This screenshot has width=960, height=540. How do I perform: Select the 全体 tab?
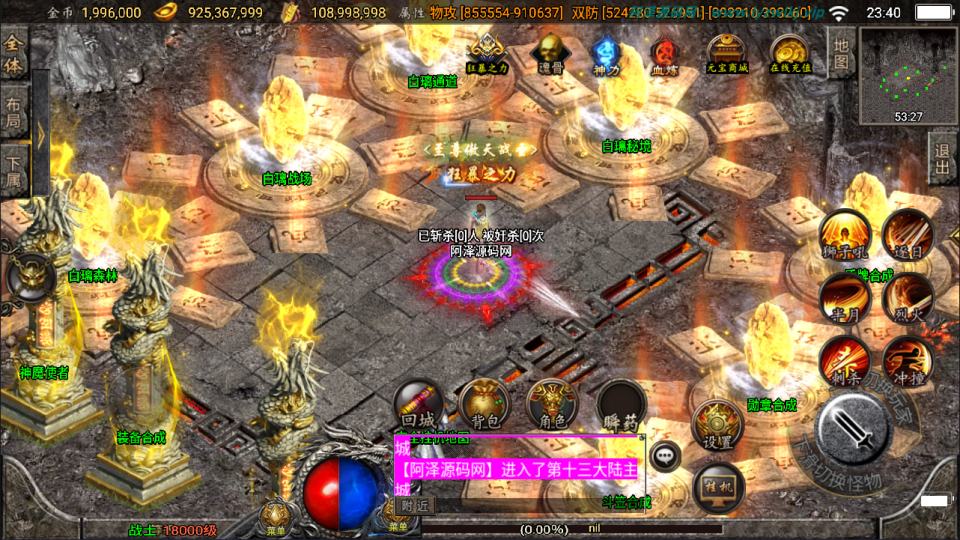[x=14, y=55]
